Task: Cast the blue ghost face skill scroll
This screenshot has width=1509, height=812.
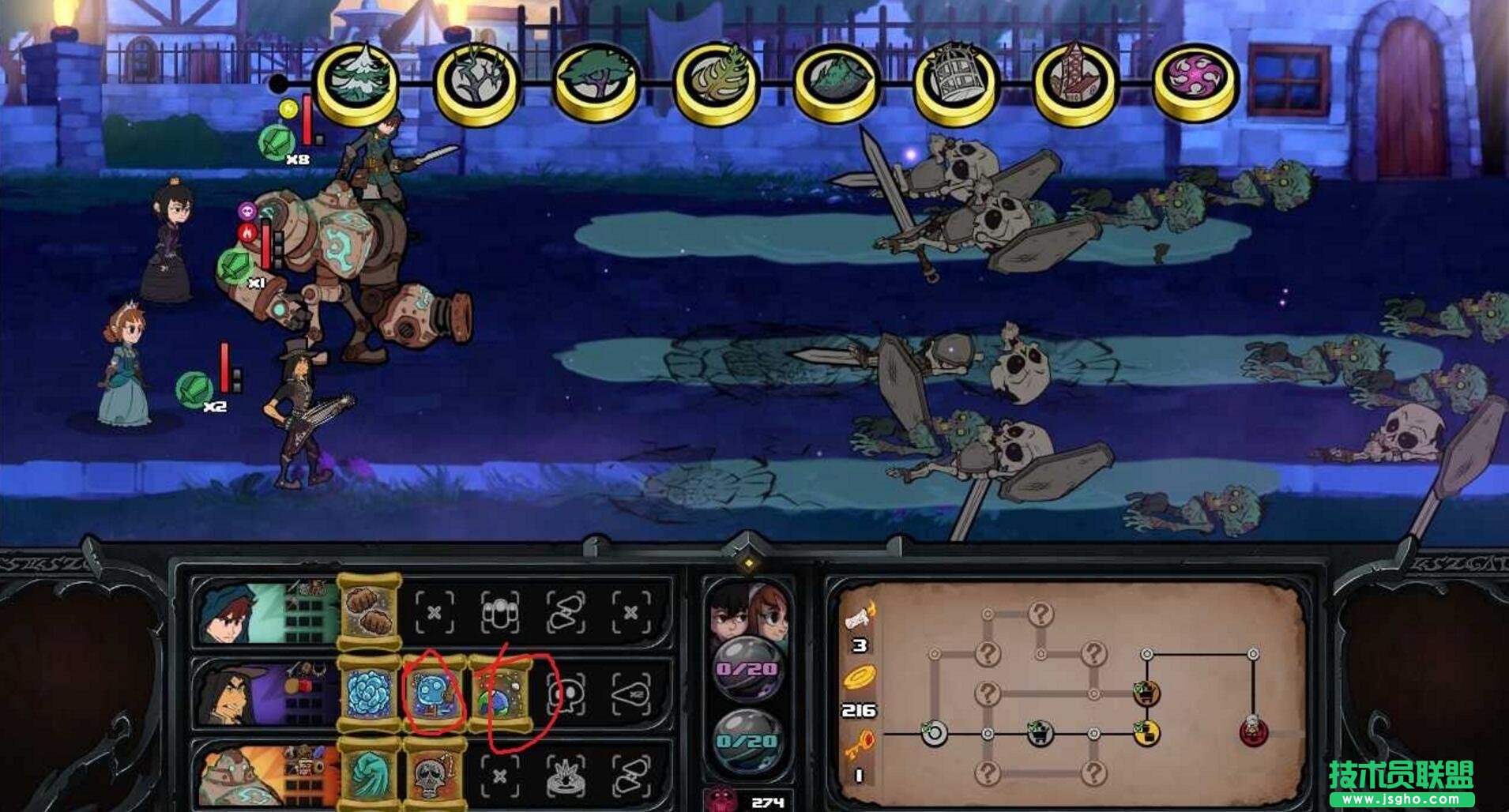Action: 434,694
